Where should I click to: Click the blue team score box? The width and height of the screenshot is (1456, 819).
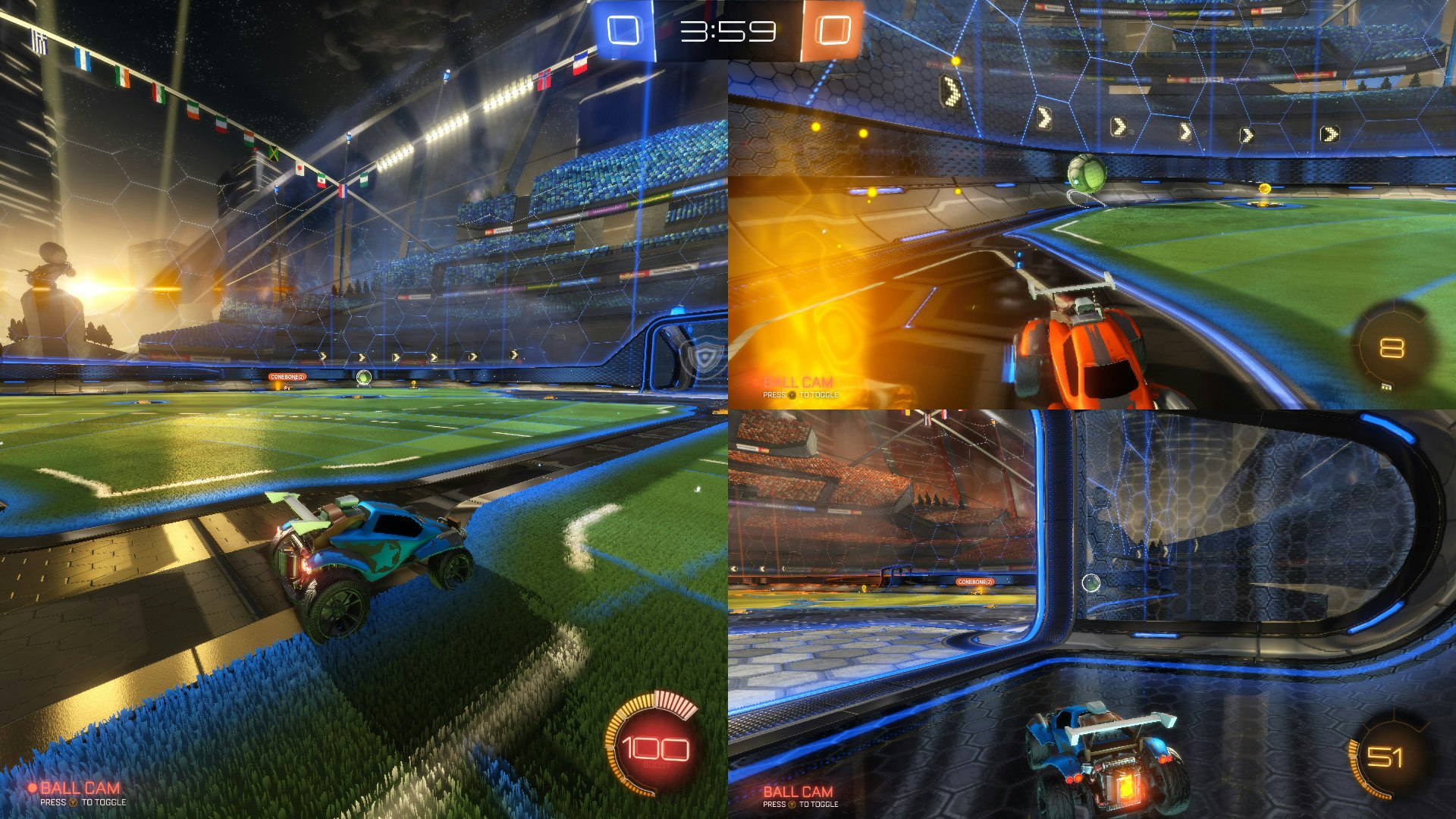624,27
